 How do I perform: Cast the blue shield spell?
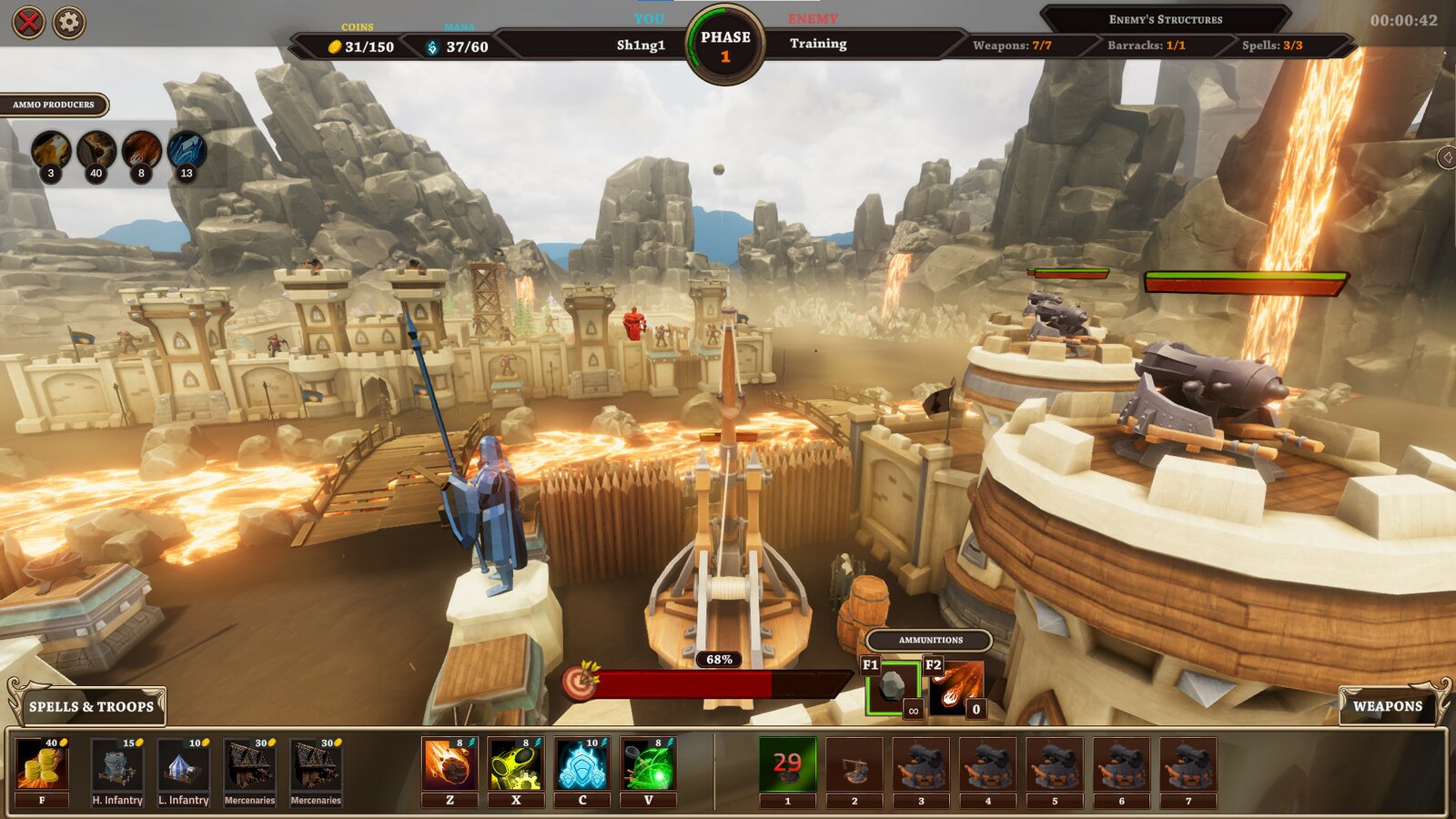click(x=582, y=764)
